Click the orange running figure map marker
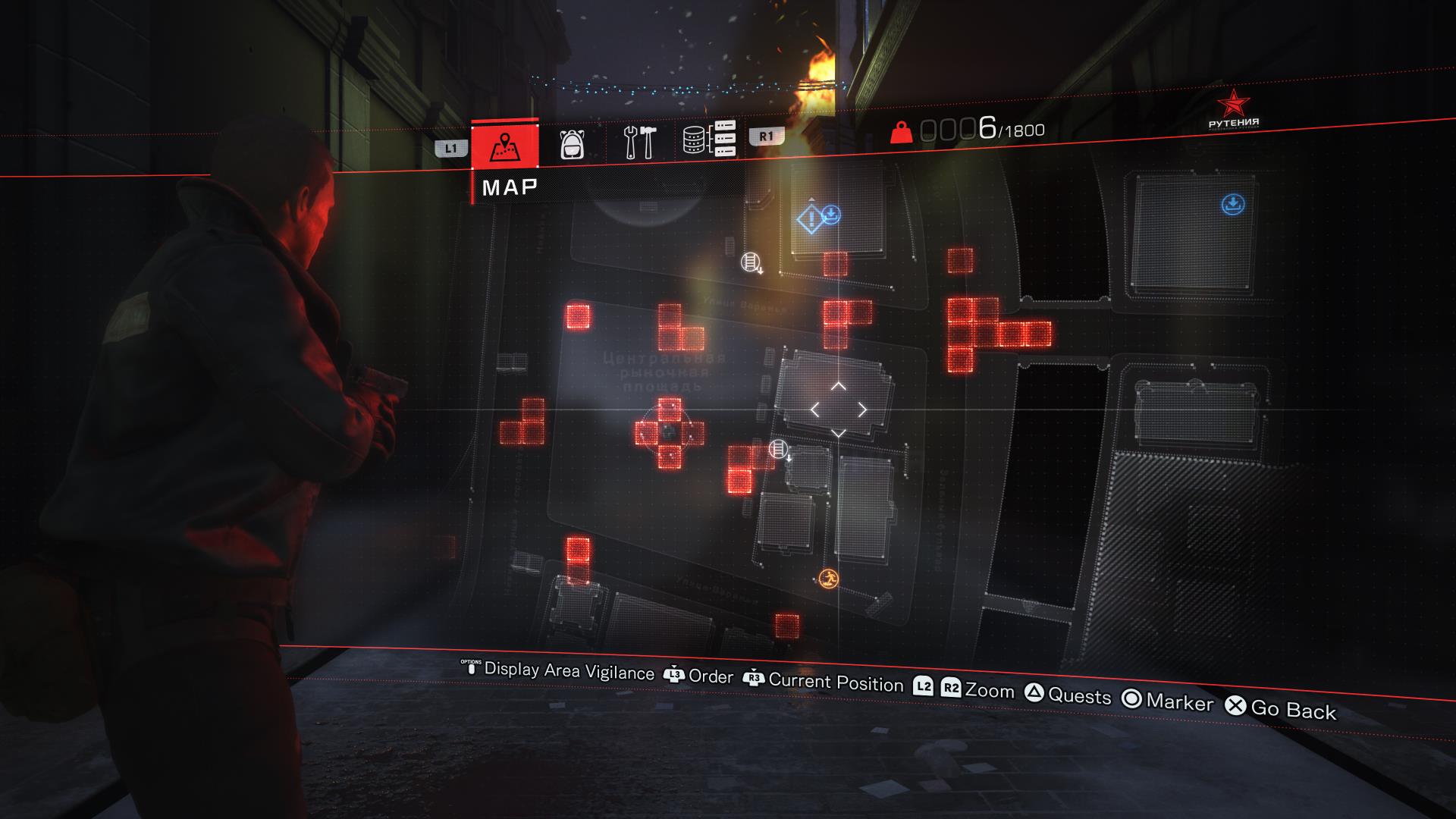The width and height of the screenshot is (1456, 819). coord(829,580)
